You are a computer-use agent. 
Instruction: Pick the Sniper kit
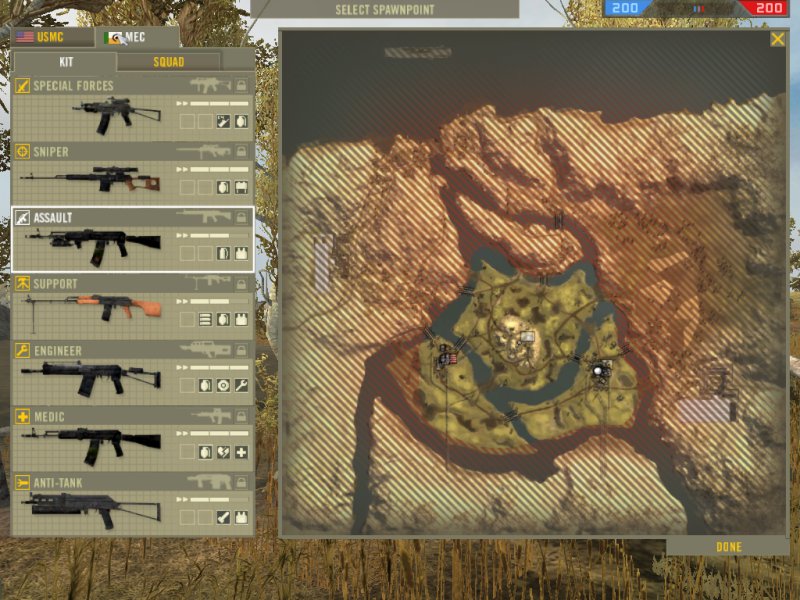point(132,171)
